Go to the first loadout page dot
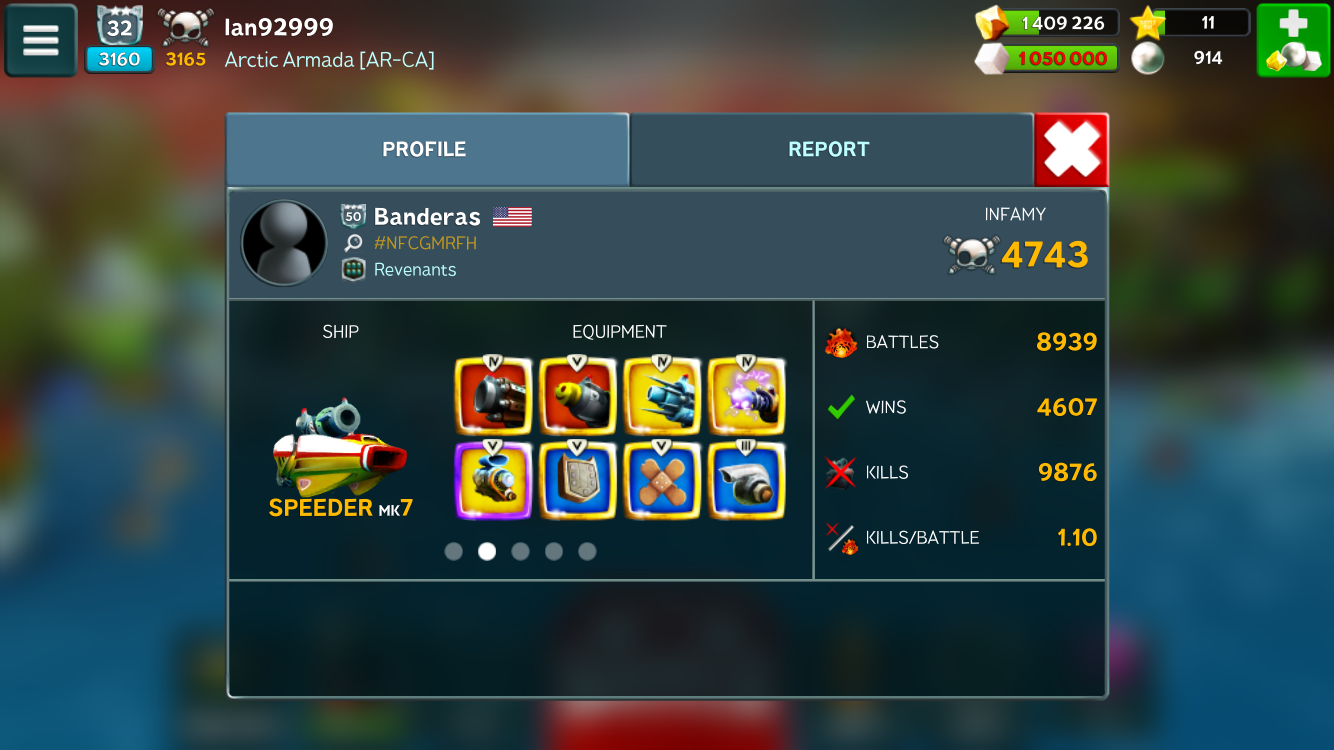The width and height of the screenshot is (1334, 750). coord(454,551)
